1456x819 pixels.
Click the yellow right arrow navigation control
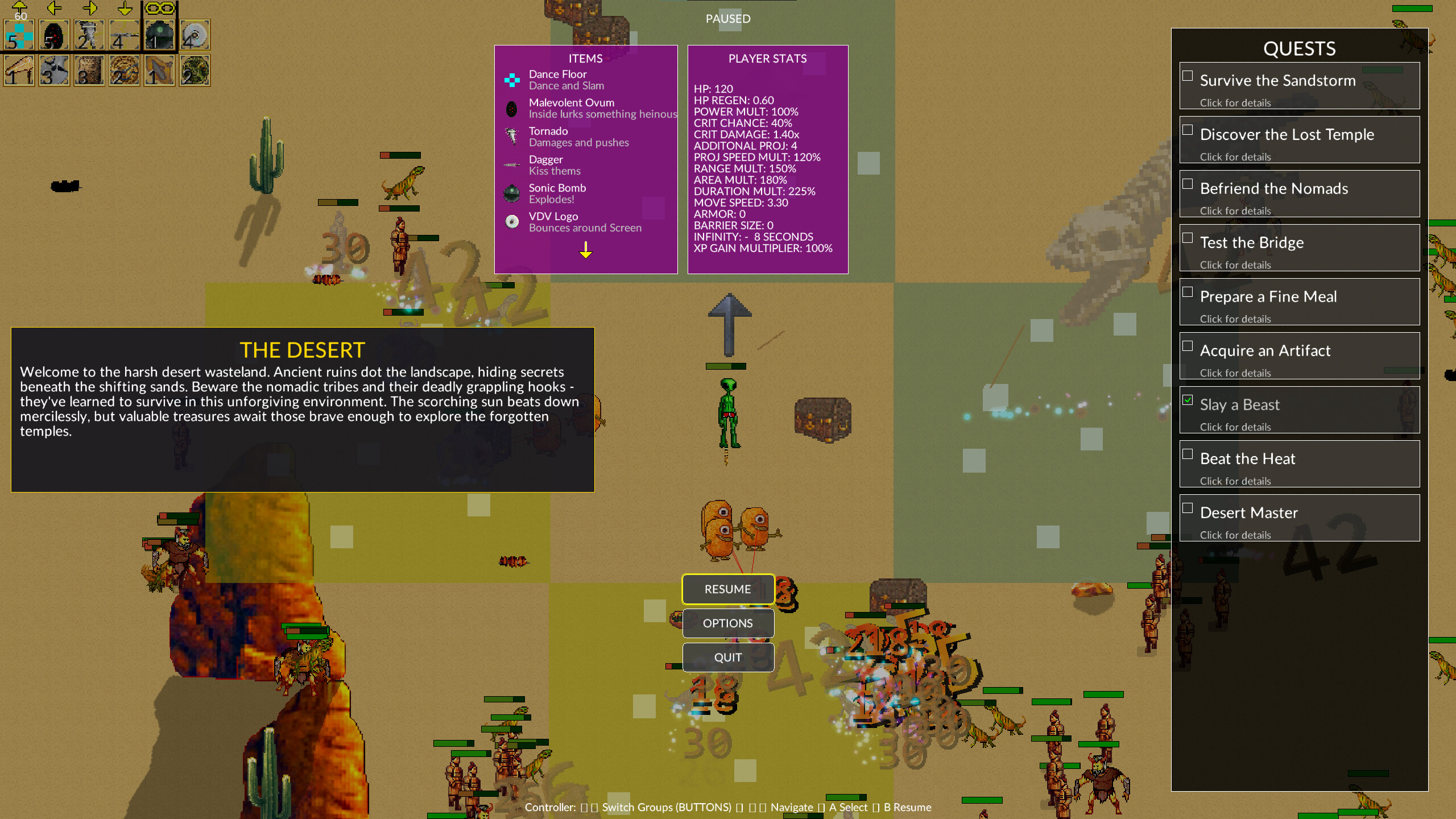(x=89, y=8)
